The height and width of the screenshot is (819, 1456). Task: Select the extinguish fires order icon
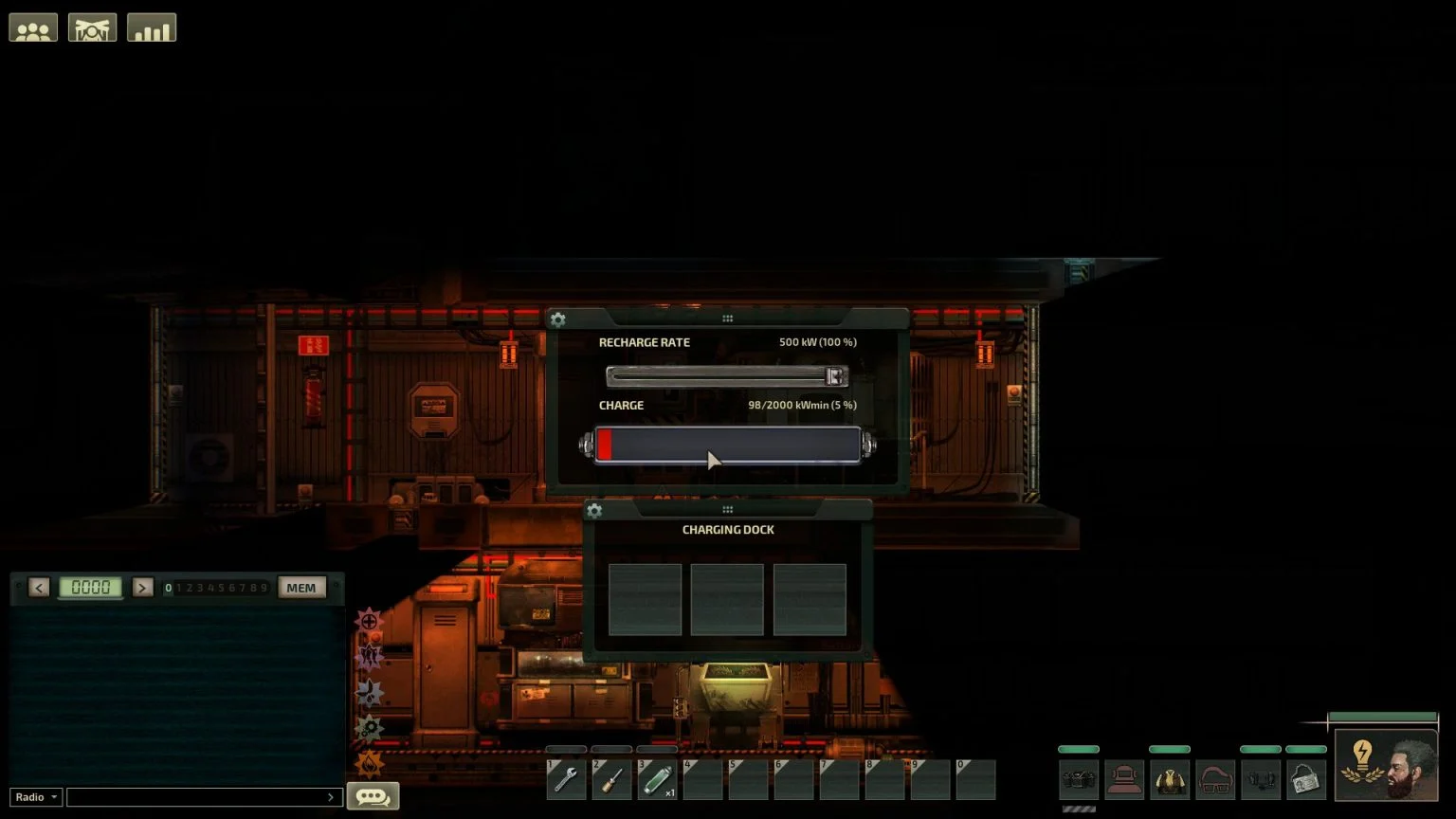369,763
